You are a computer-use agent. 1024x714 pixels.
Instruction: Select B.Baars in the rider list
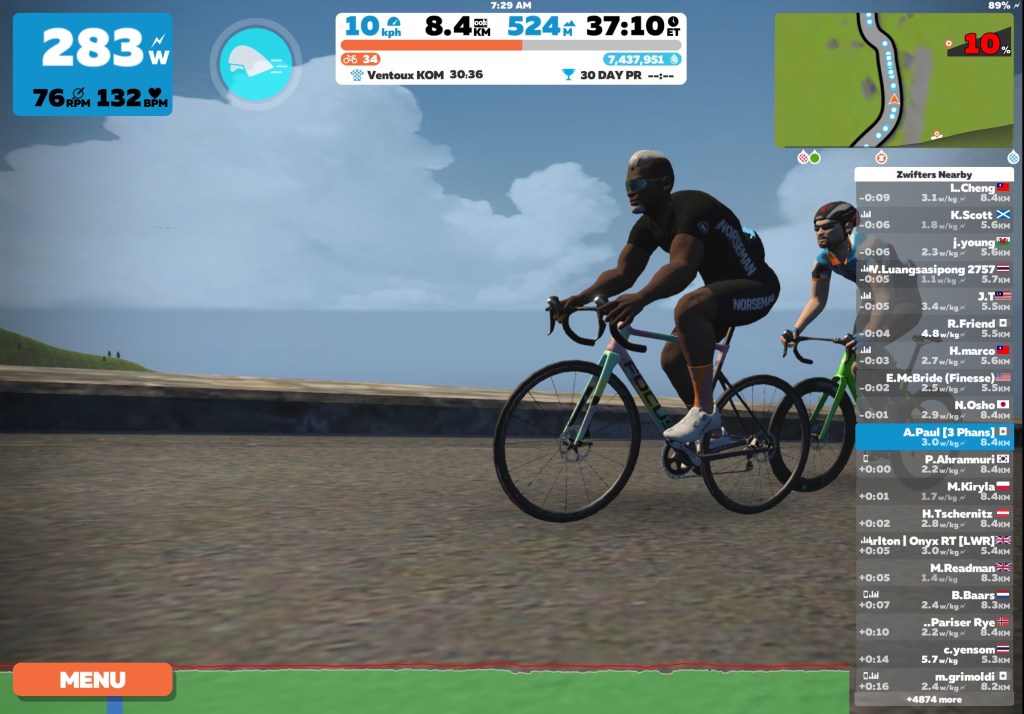point(933,600)
